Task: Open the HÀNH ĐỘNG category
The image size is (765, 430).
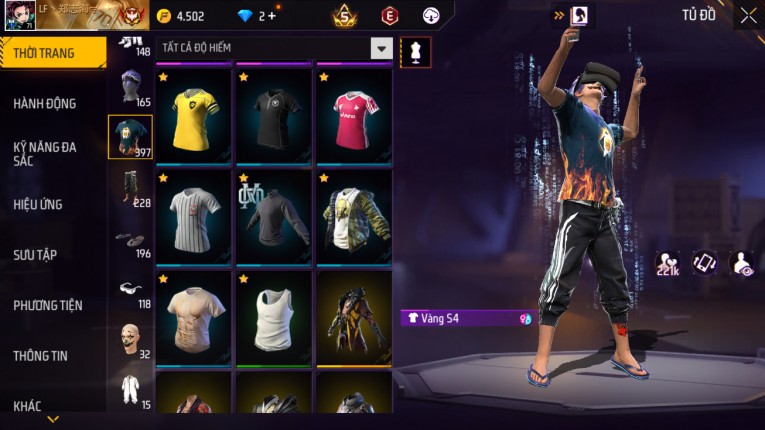Action: [45, 103]
